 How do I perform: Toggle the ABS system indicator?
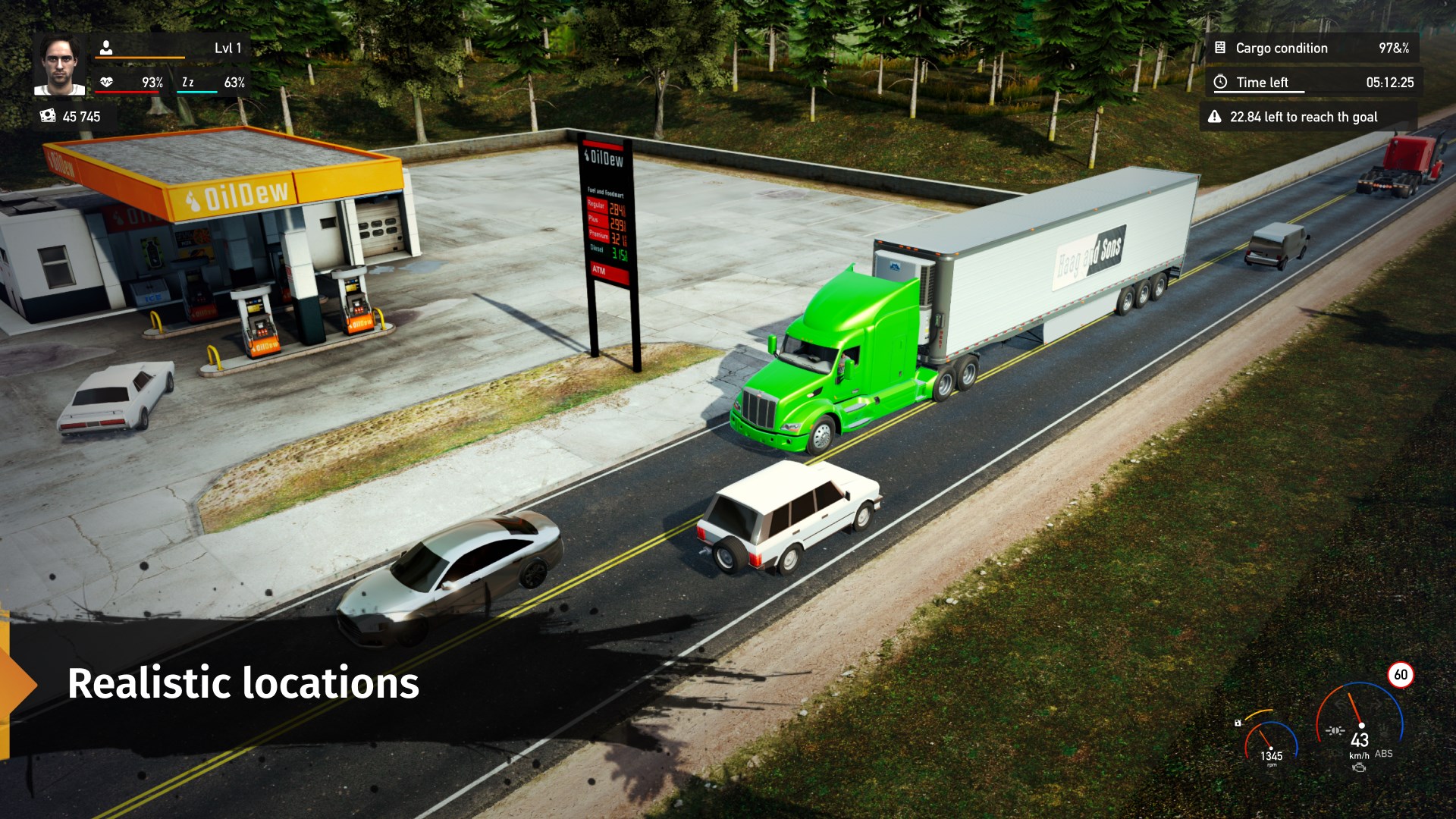click(1384, 754)
